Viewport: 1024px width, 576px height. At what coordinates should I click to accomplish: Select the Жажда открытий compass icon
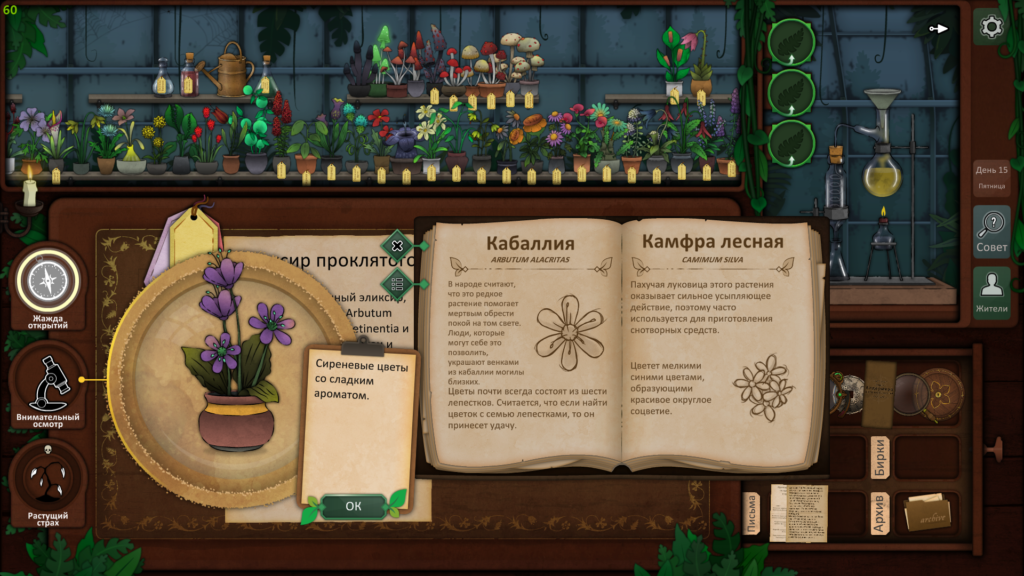click(x=46, y=281)
